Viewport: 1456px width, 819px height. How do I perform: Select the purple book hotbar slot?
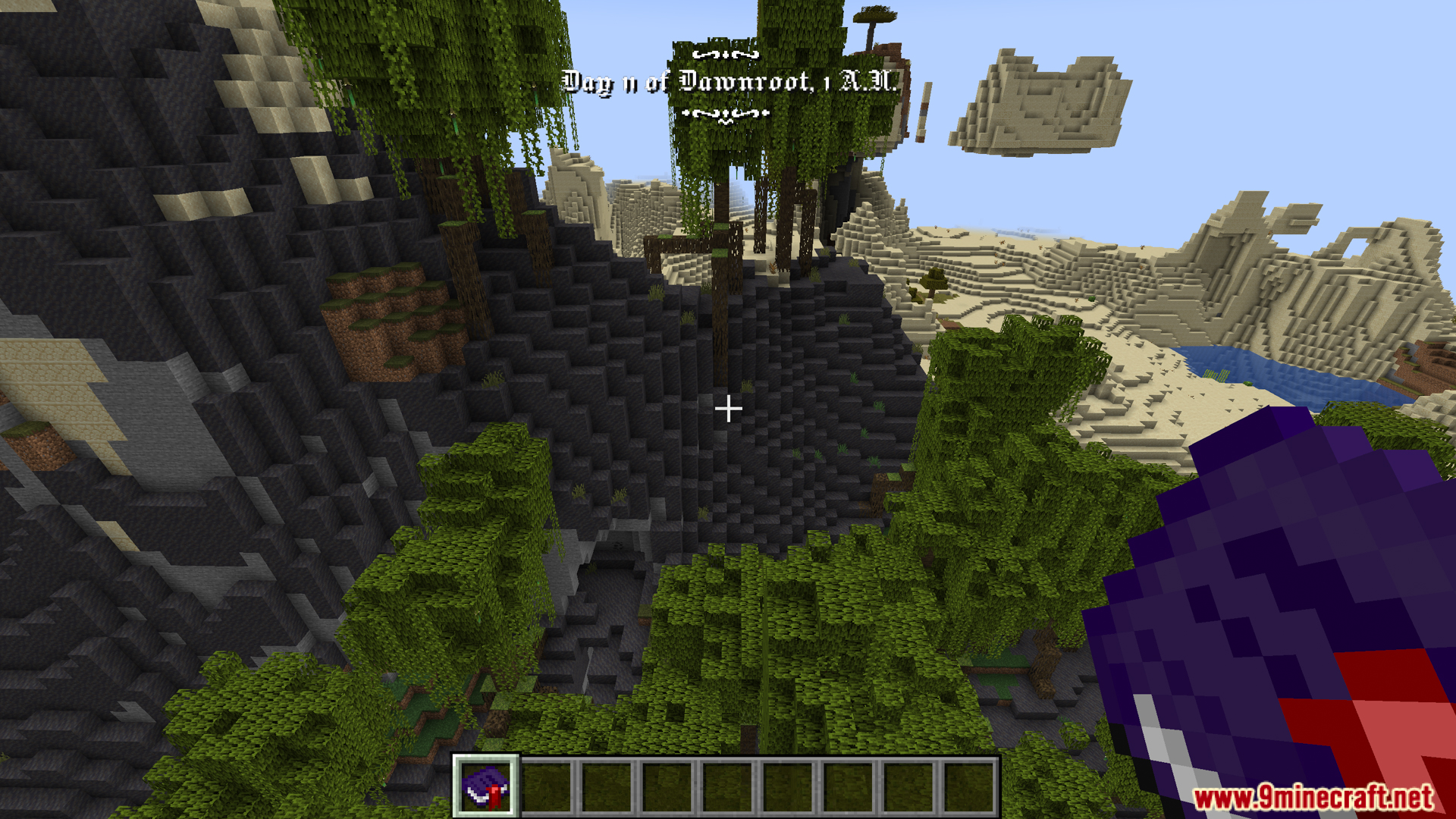pyautogui.click(x=485, y=786)
